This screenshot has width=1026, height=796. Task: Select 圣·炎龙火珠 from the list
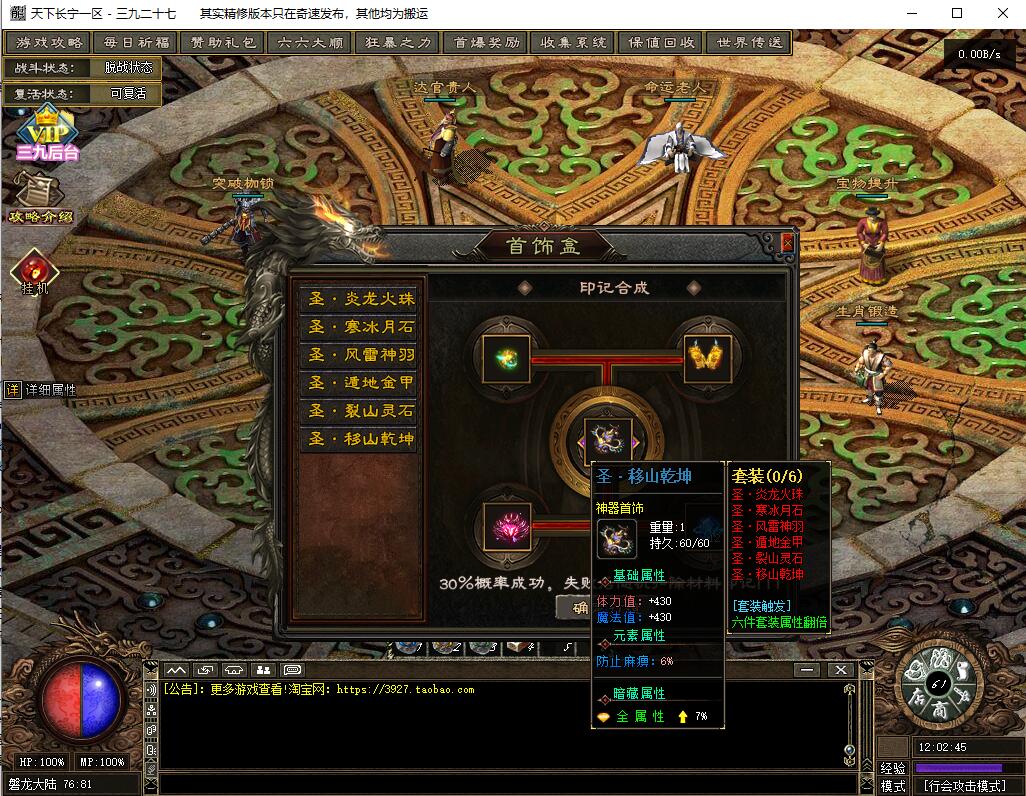[359, 299]
